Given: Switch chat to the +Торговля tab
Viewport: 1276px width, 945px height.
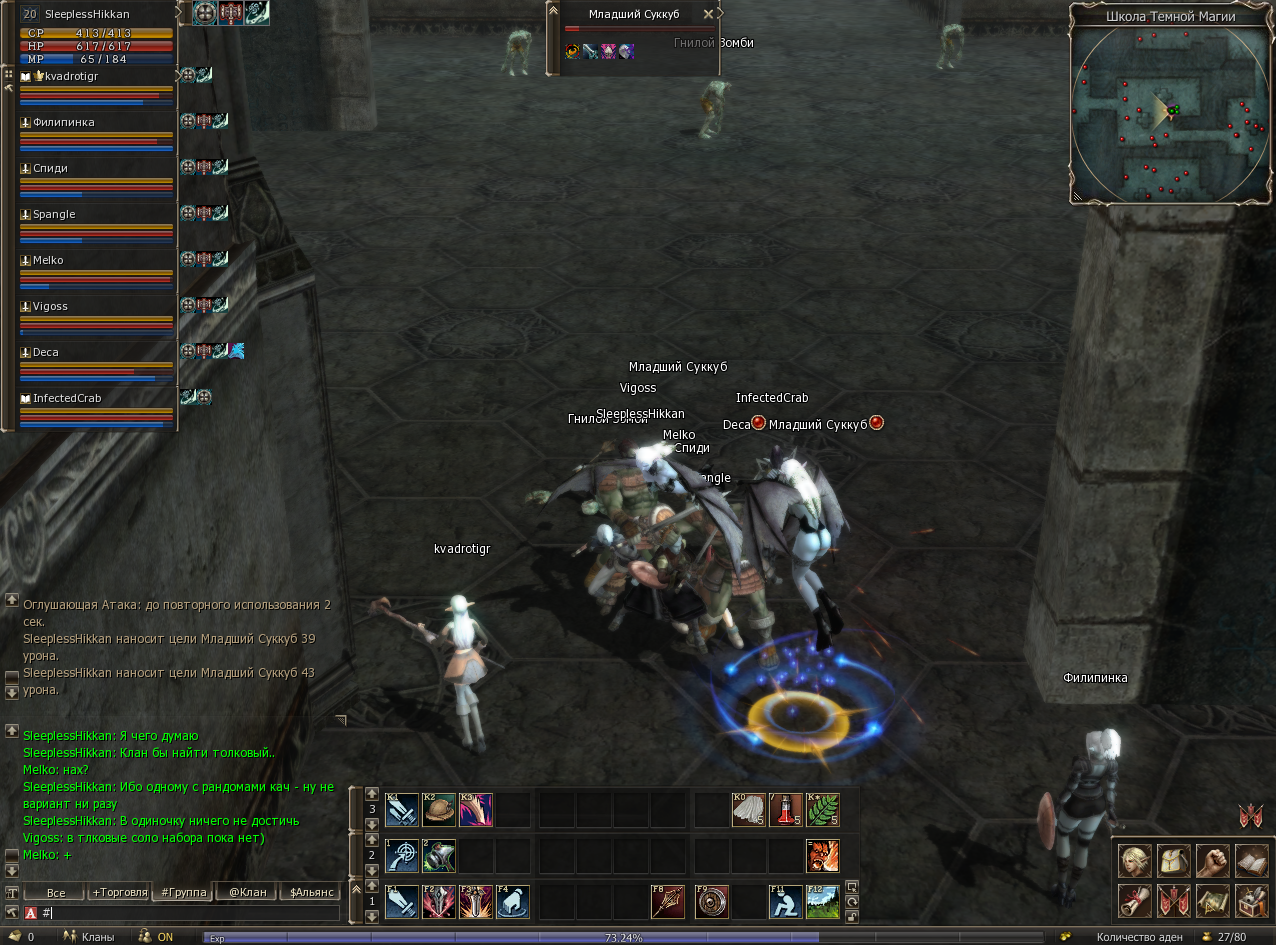Looking at the screenshot, I should (120, 892).
